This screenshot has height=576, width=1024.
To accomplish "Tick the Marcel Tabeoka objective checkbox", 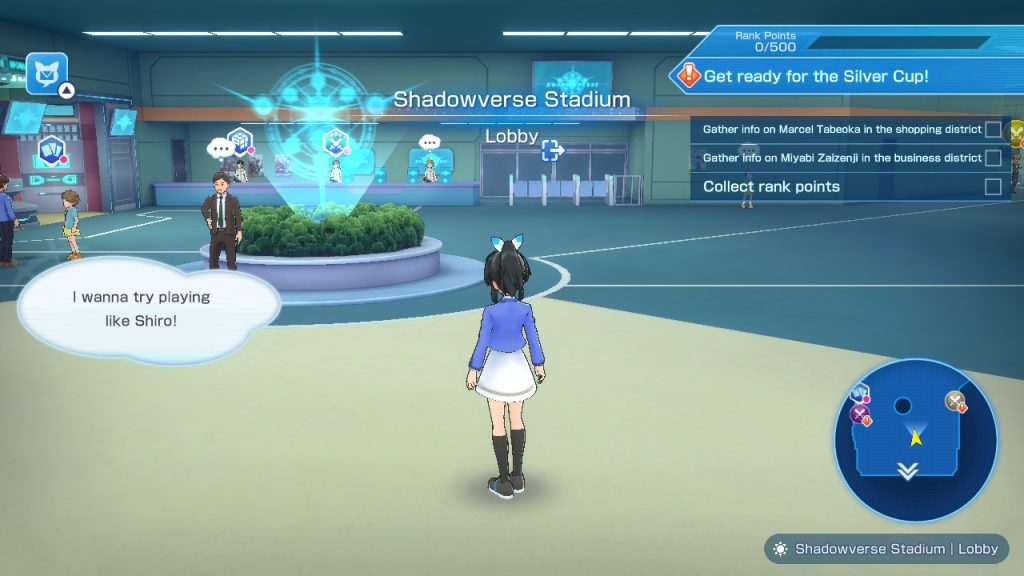I will [993, 129].
